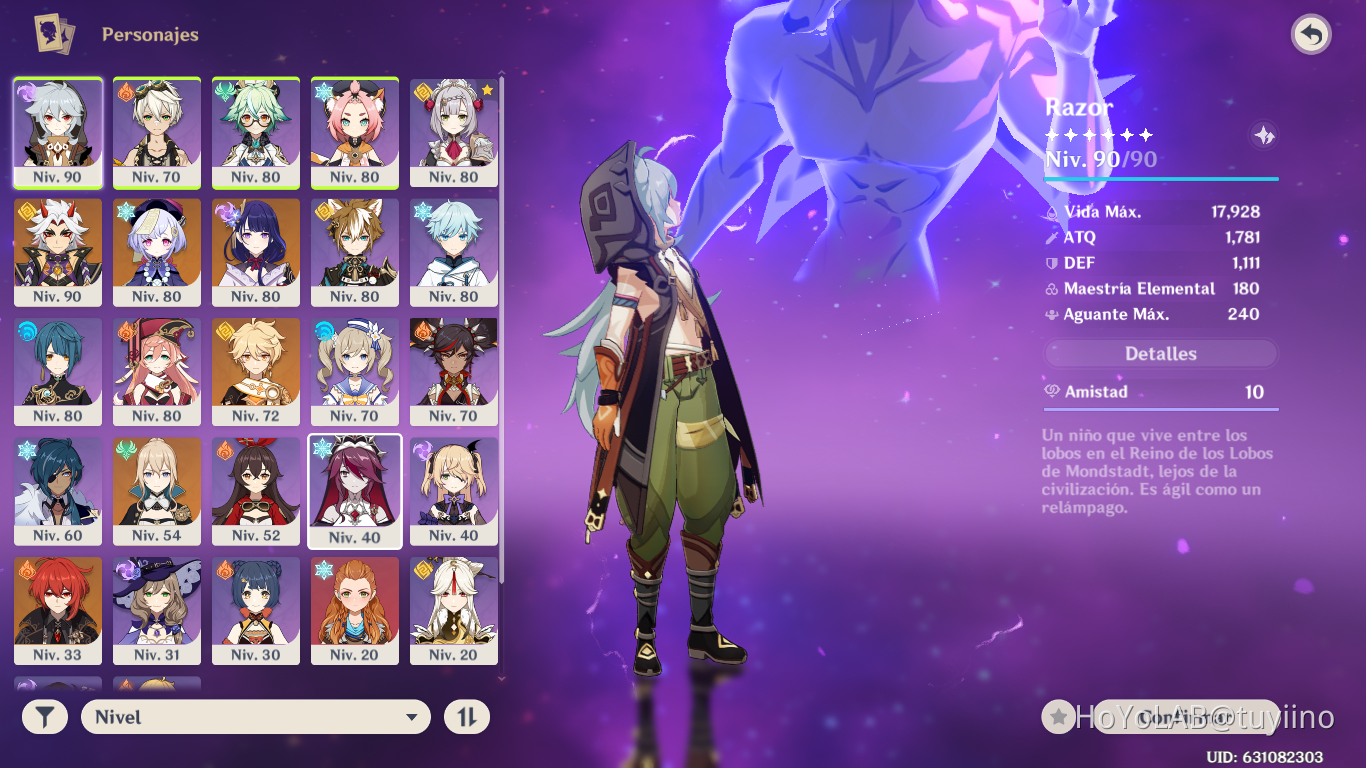Open Razor's Detalles panel
1366x768 pixels.
(x=1160, y=353)
